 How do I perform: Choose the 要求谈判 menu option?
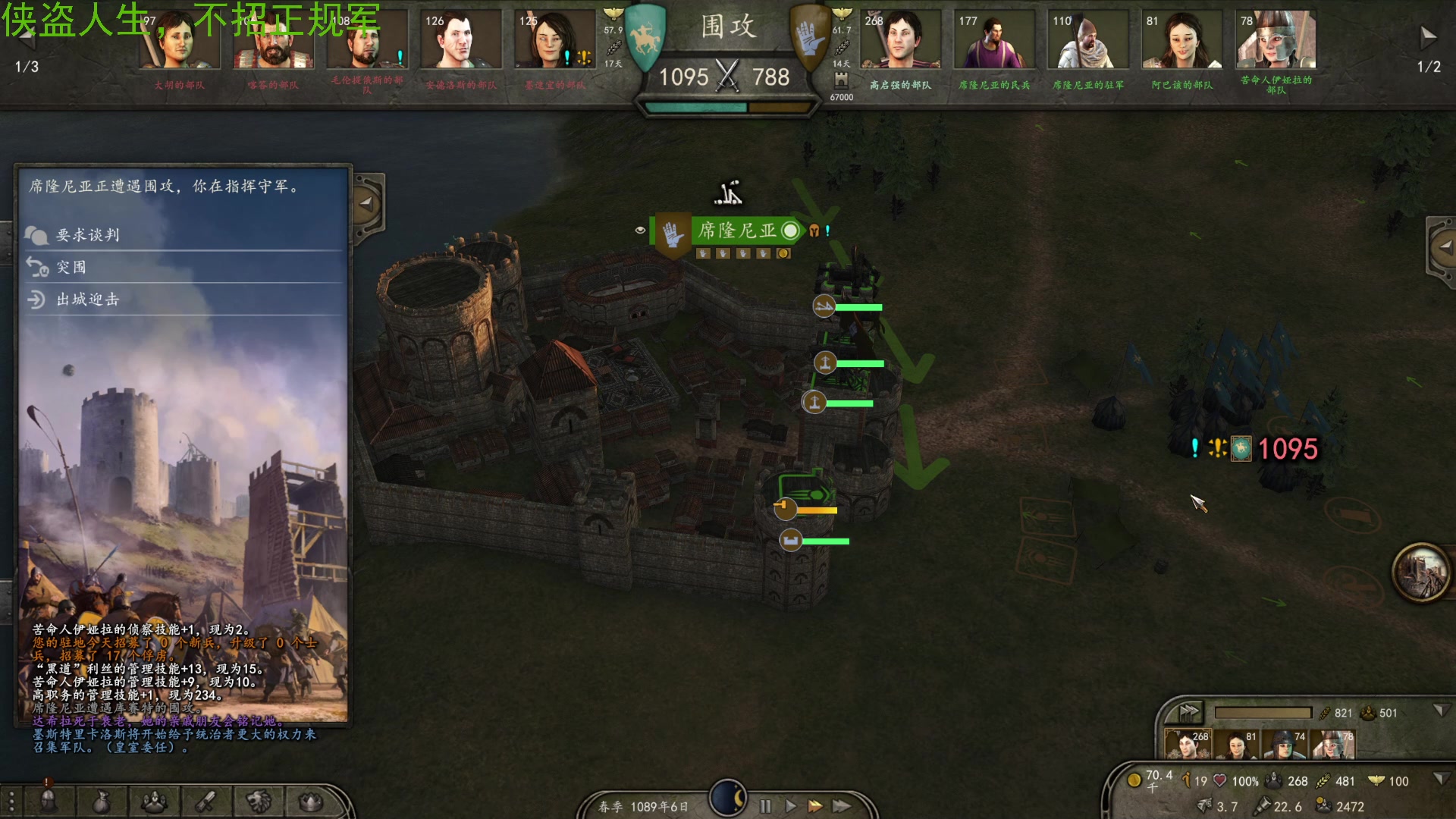(88, 235)
